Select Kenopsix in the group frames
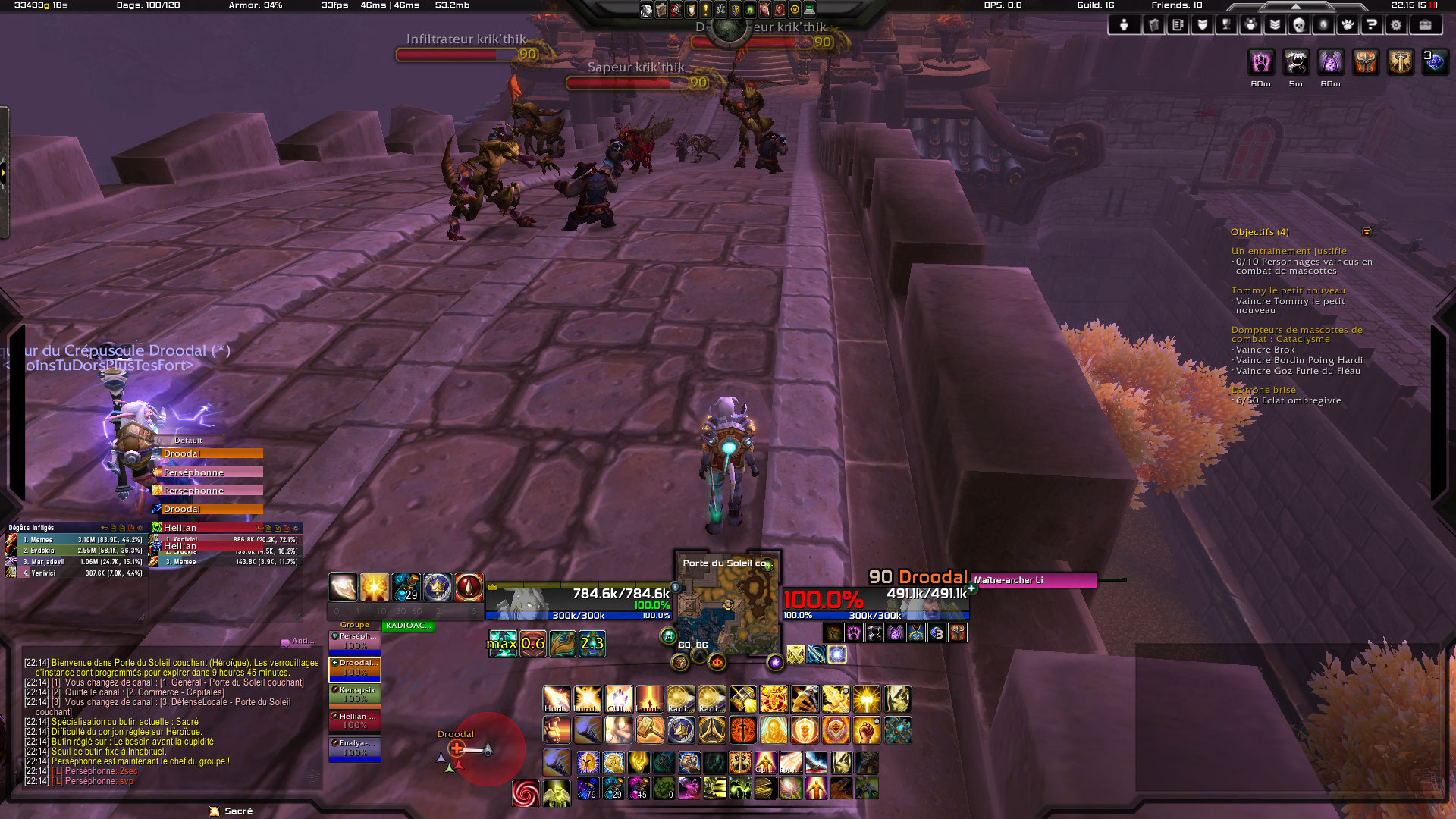 point(355,694)
